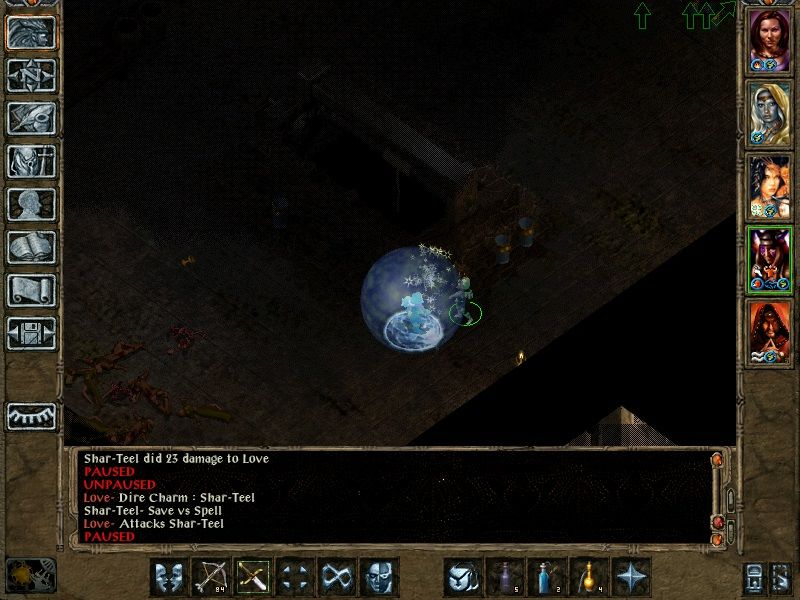Open the star-shaped special abilities button
The width and height of the screenshot is (800, 600).
point(631,577)
